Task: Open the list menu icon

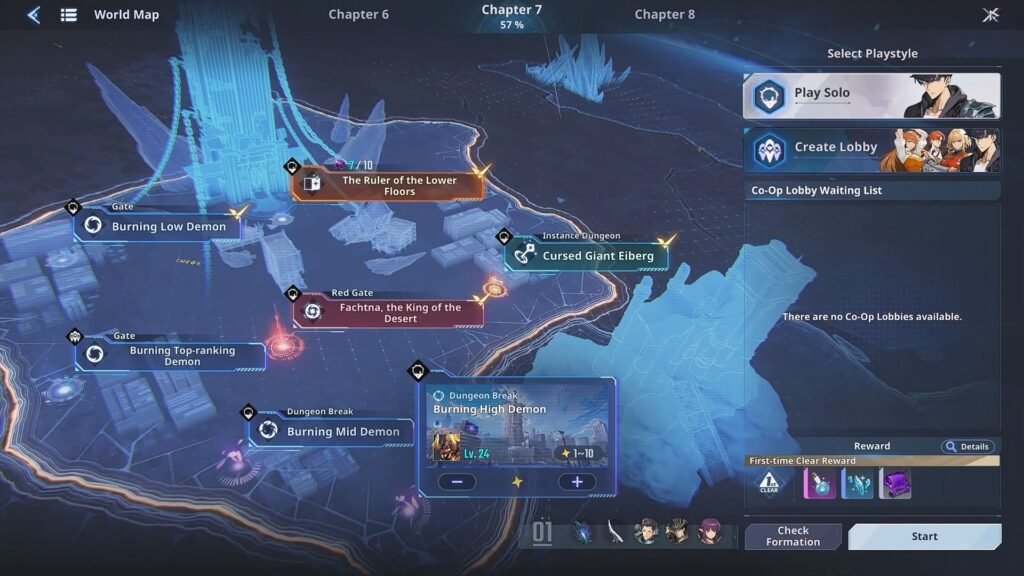Action: tap(69, 15)
